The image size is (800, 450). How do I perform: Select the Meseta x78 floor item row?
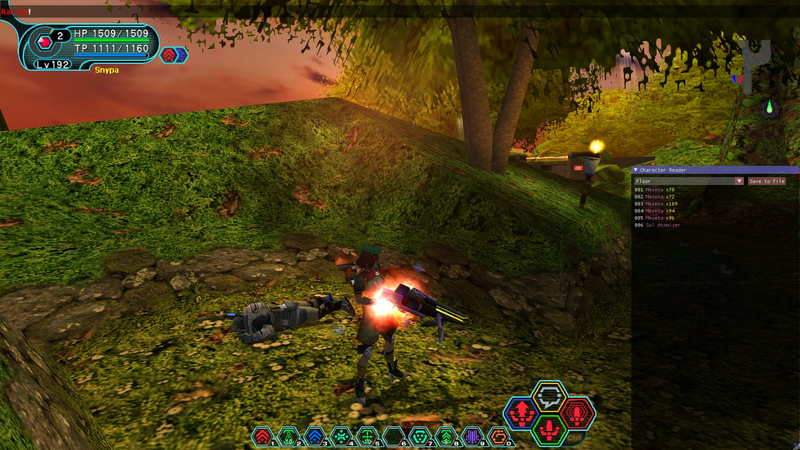click(x=659, y=190)
